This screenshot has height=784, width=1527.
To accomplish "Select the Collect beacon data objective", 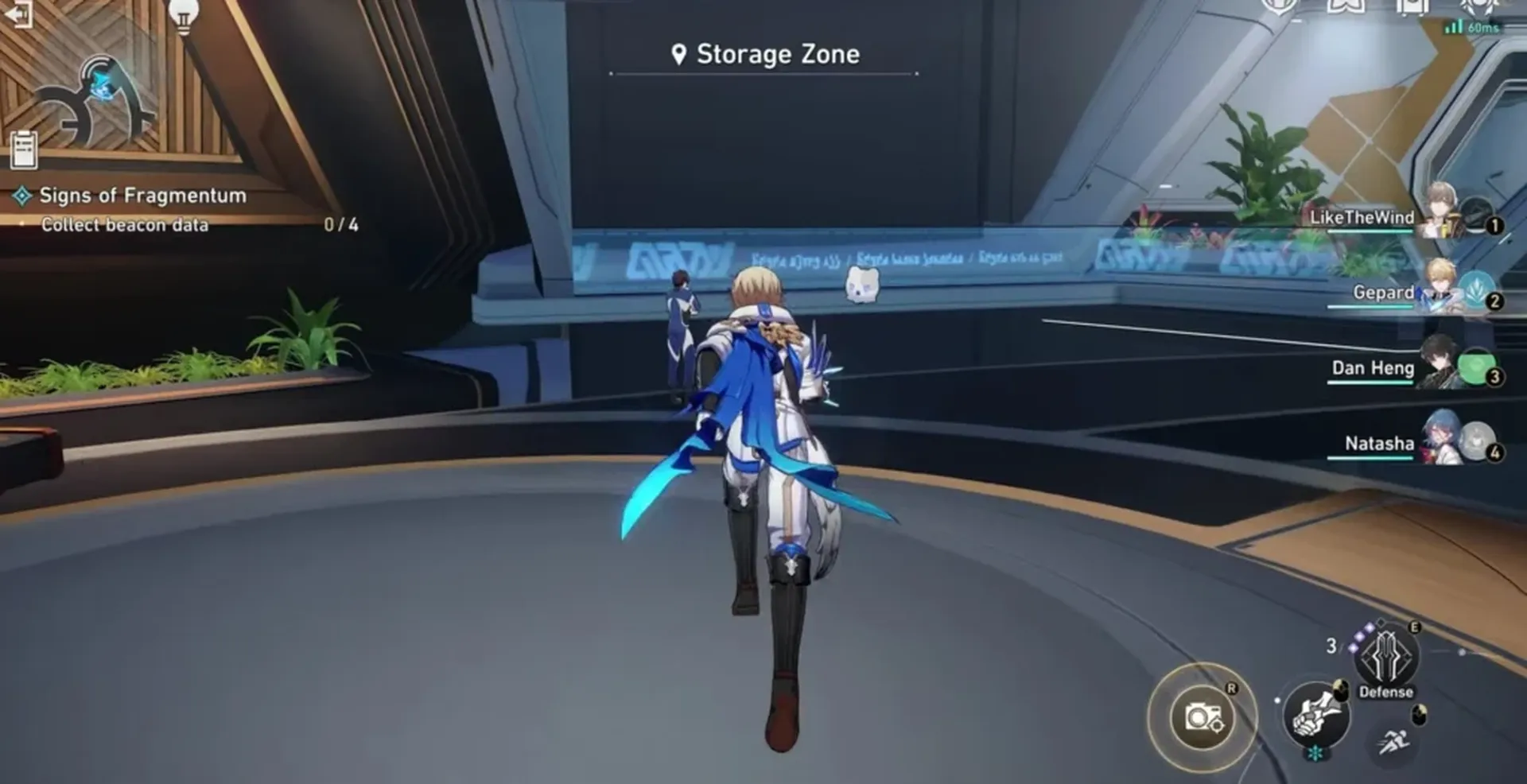I will click(125, 225).
